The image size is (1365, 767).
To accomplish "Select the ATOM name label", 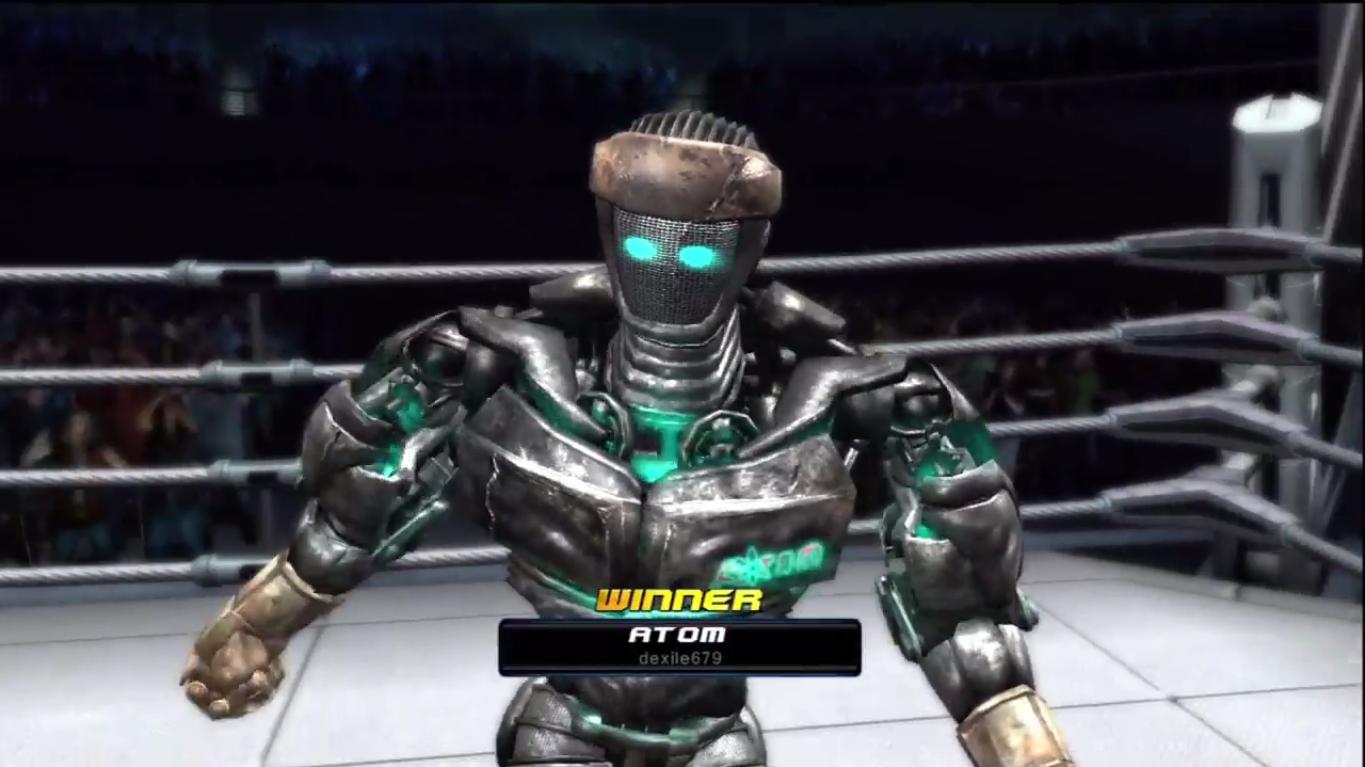I will pos(680,633).
